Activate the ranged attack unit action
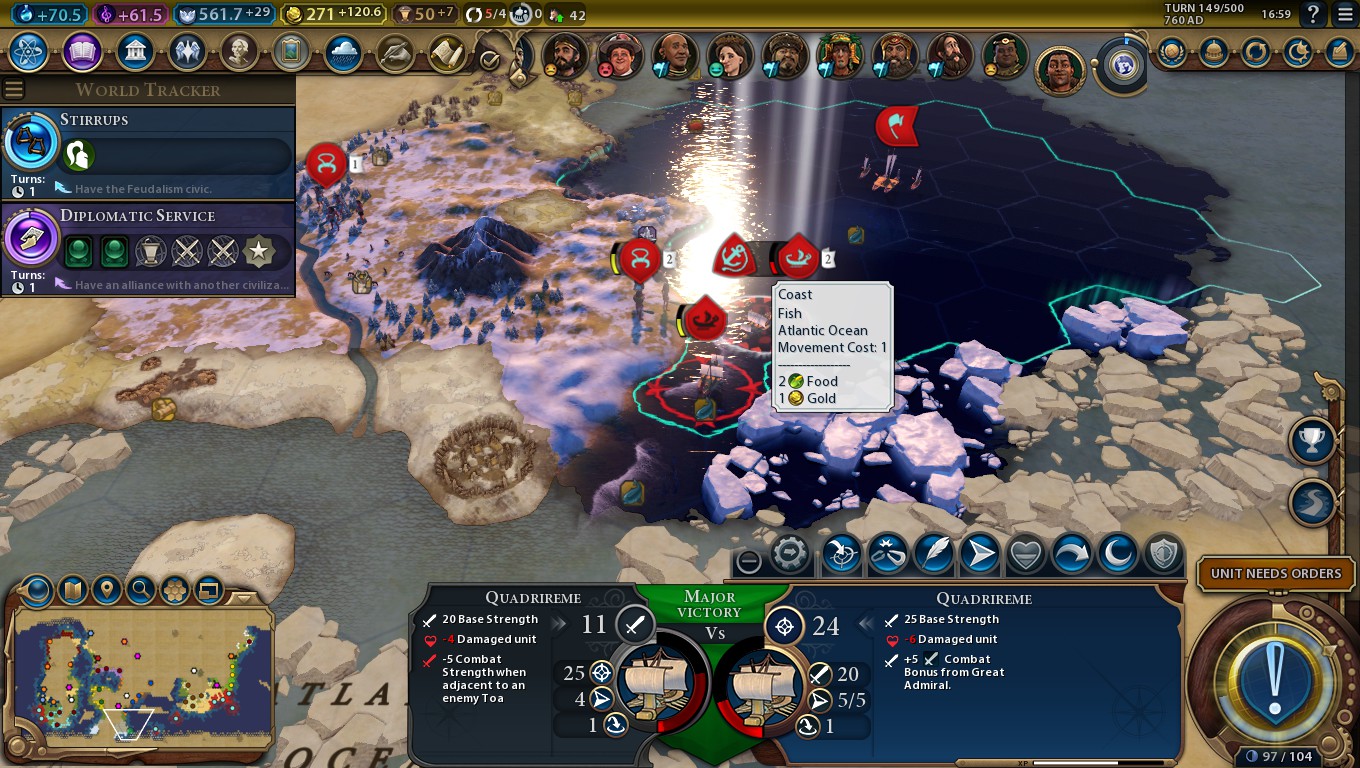1360x768 pixels. coord(841,555)
